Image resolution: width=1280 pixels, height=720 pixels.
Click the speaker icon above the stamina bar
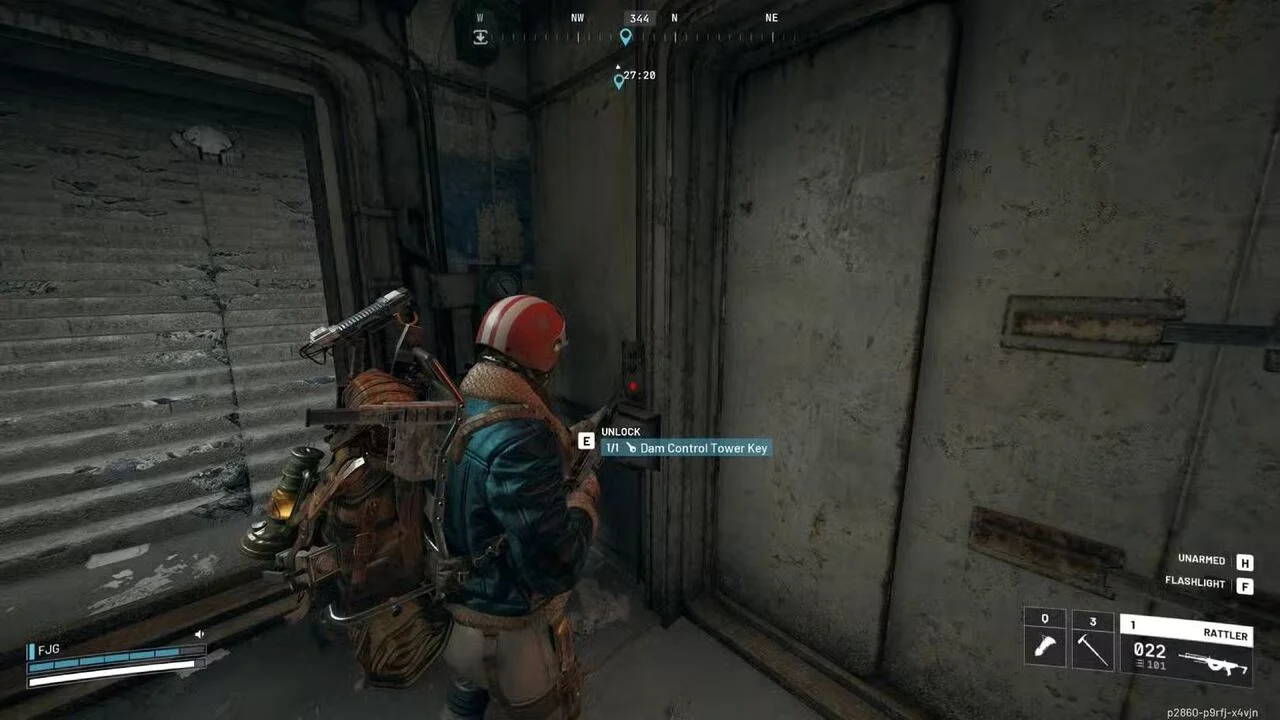pos(199,633)
